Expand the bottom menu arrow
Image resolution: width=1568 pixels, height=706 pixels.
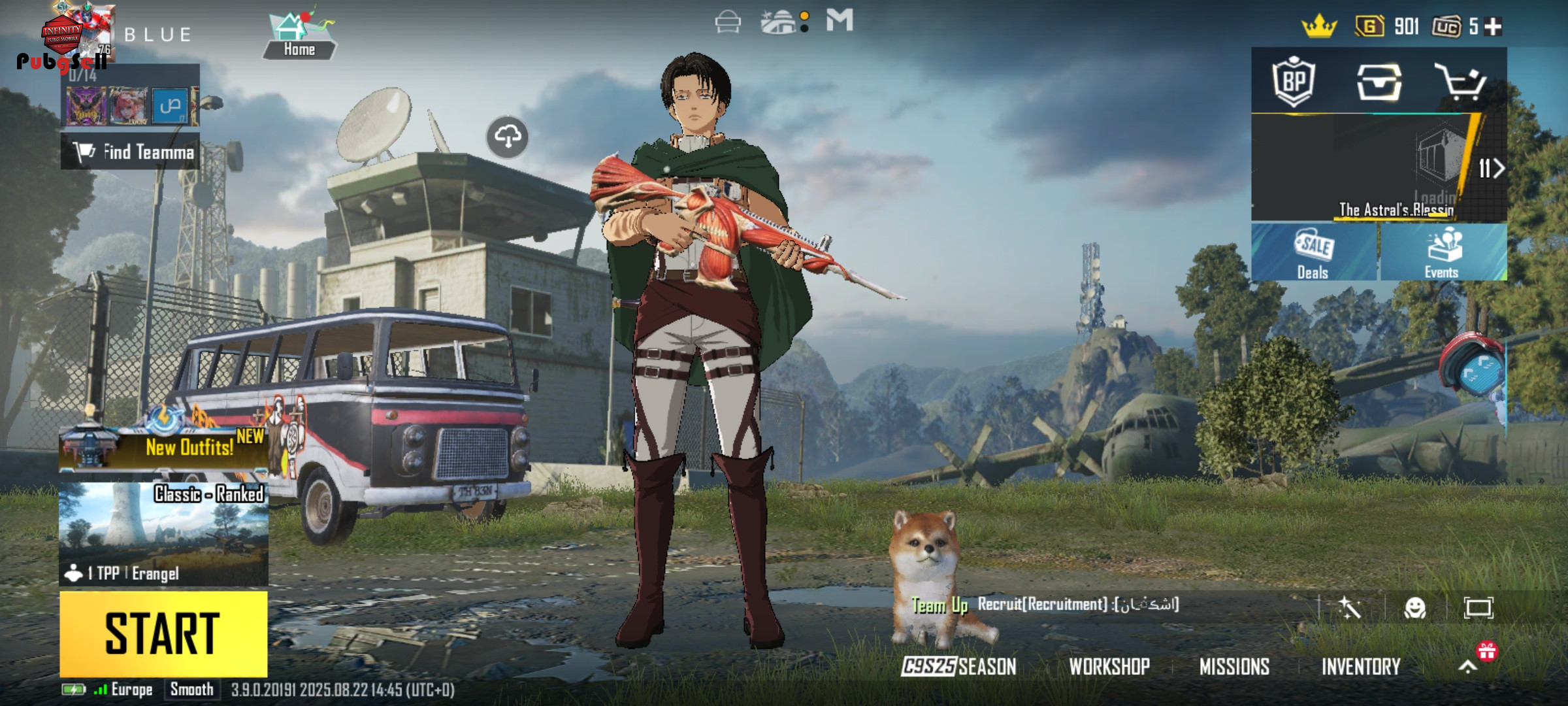[1467, 666]
